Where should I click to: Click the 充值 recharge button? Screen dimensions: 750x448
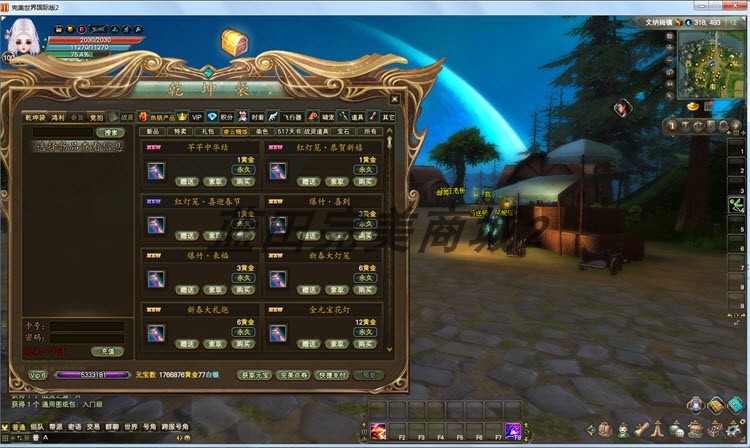pyautogui.click(x=107, y=351)
